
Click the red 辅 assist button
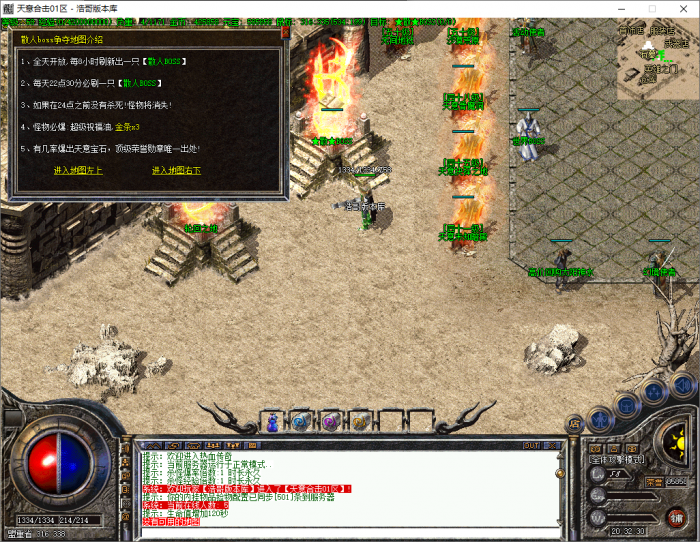(x=677, y=516)
